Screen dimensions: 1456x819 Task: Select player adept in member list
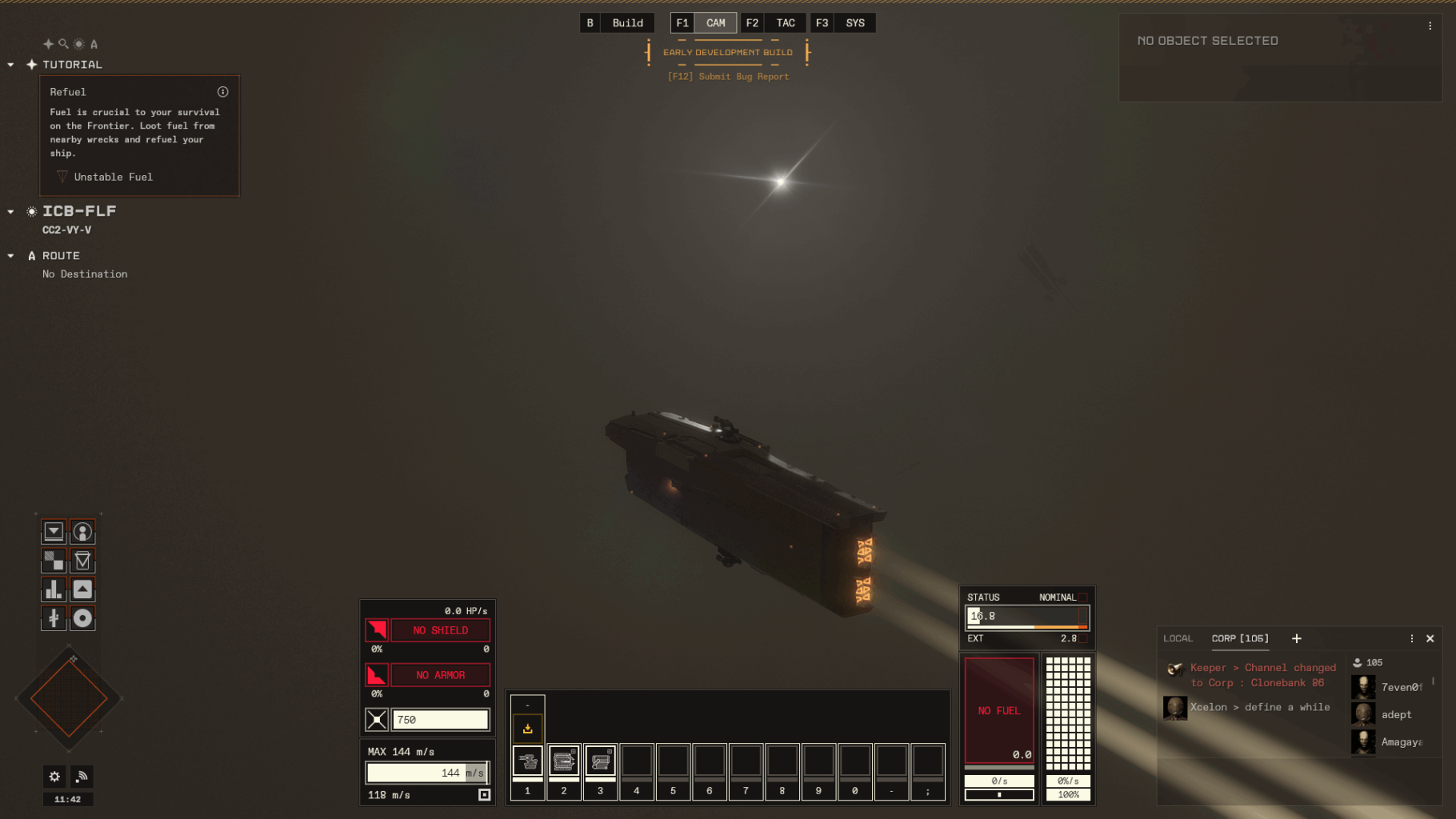click(1395, 714)
